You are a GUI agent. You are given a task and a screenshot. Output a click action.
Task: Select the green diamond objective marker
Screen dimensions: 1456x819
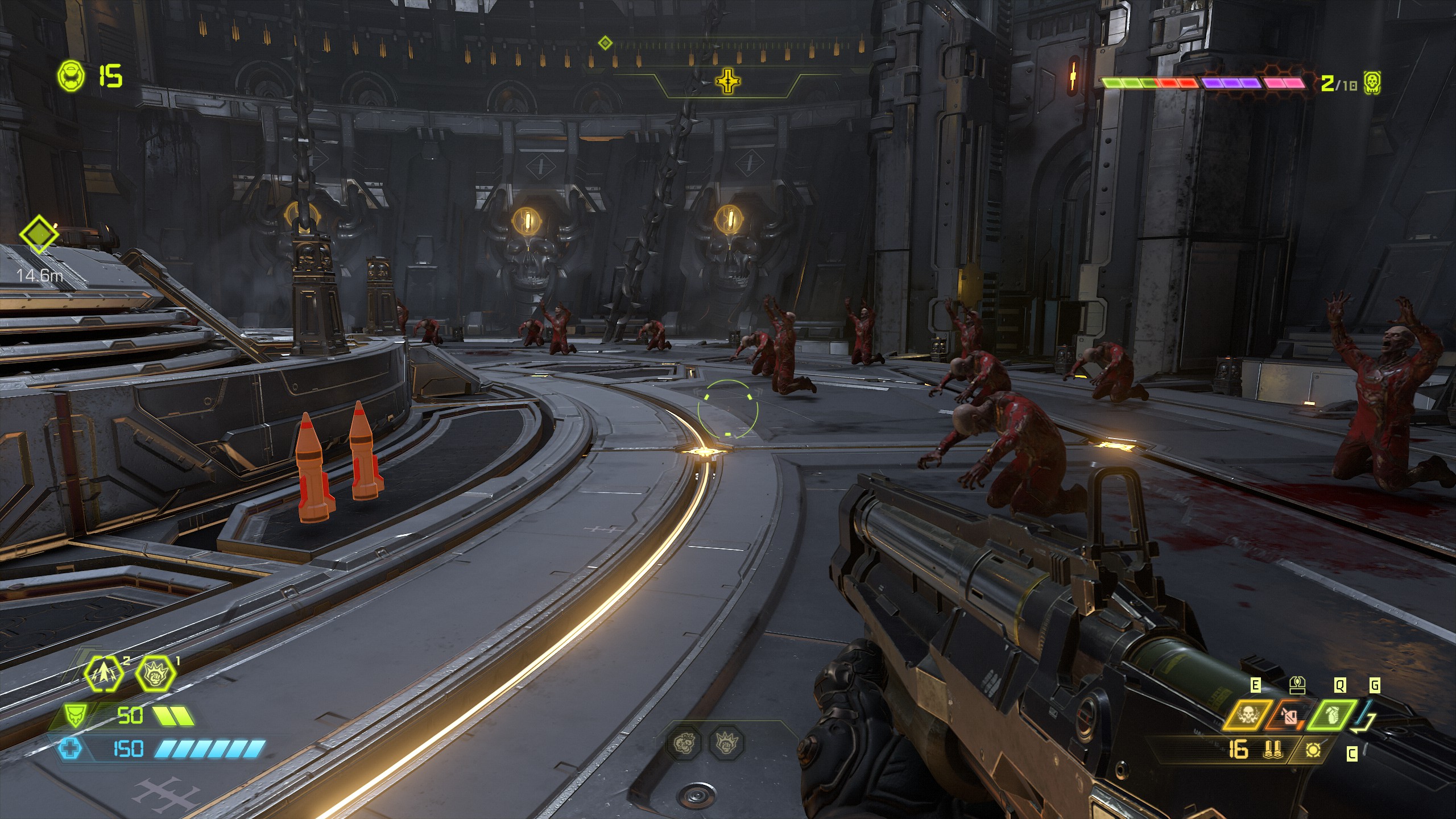(x=39, y=234)
